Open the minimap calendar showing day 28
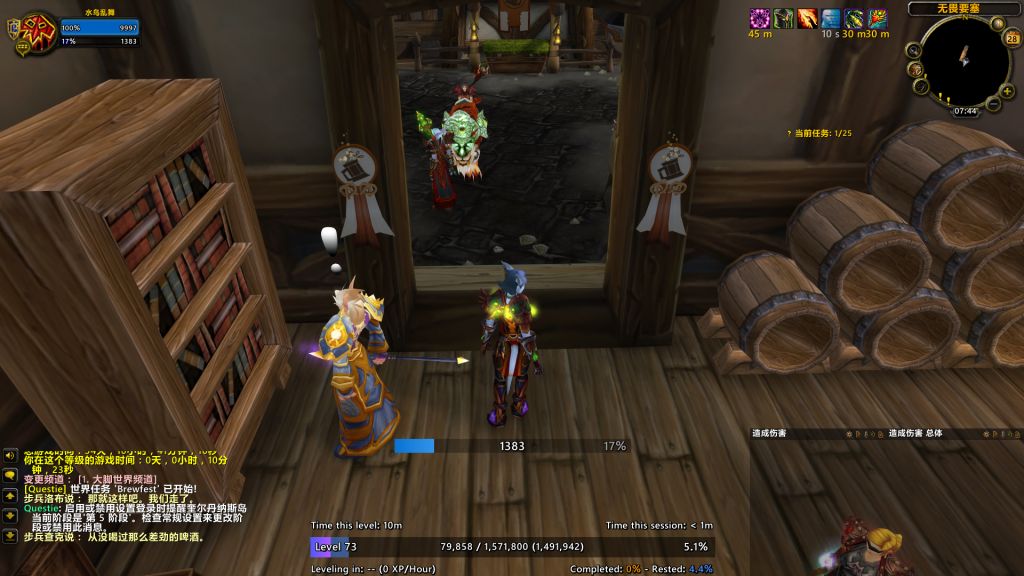The height and width of the screenshot is (576, 1024). tap(1012, 39)
